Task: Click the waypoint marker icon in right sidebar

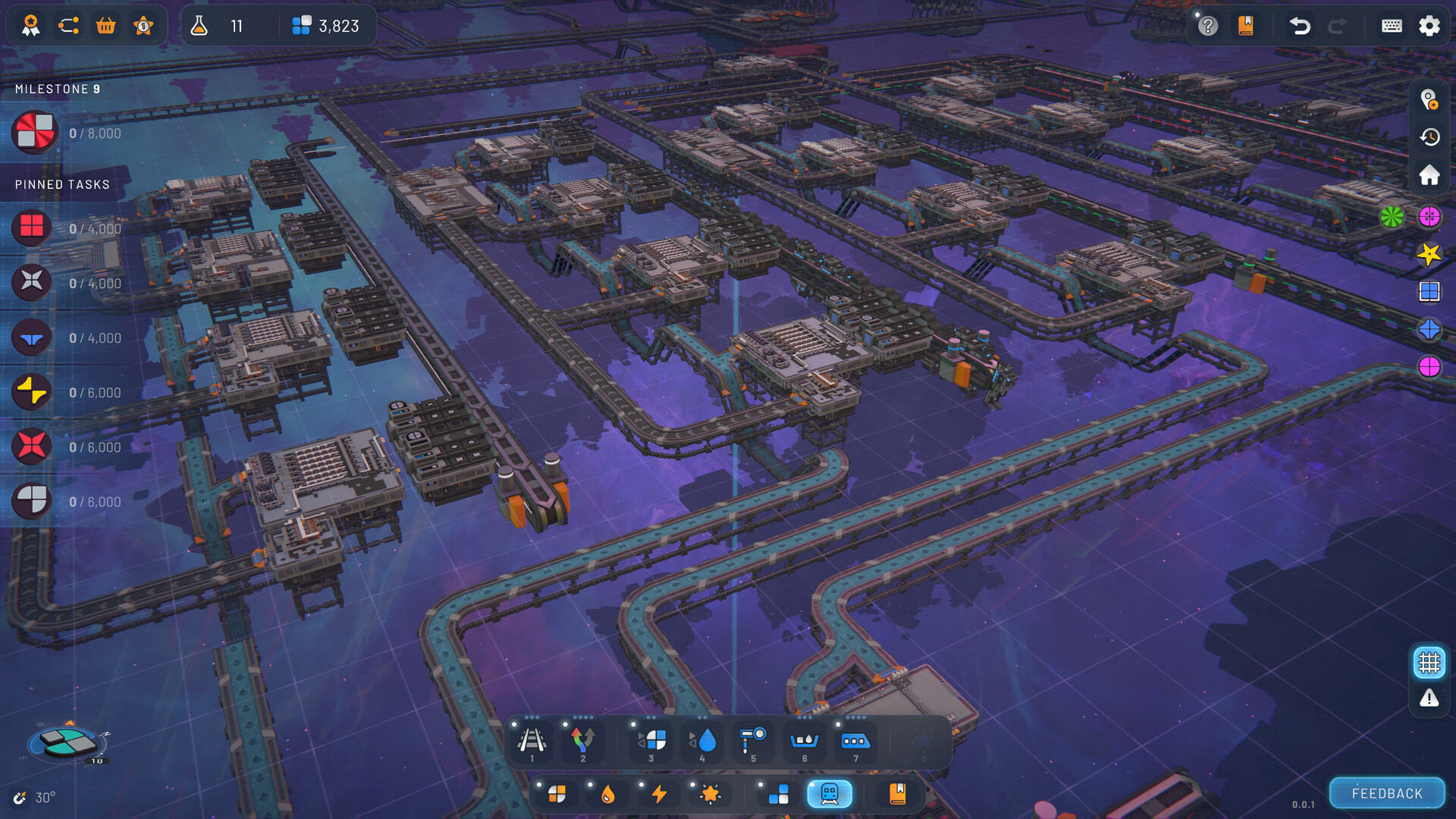Action: pyautogui.click(x=1429, y=99)
